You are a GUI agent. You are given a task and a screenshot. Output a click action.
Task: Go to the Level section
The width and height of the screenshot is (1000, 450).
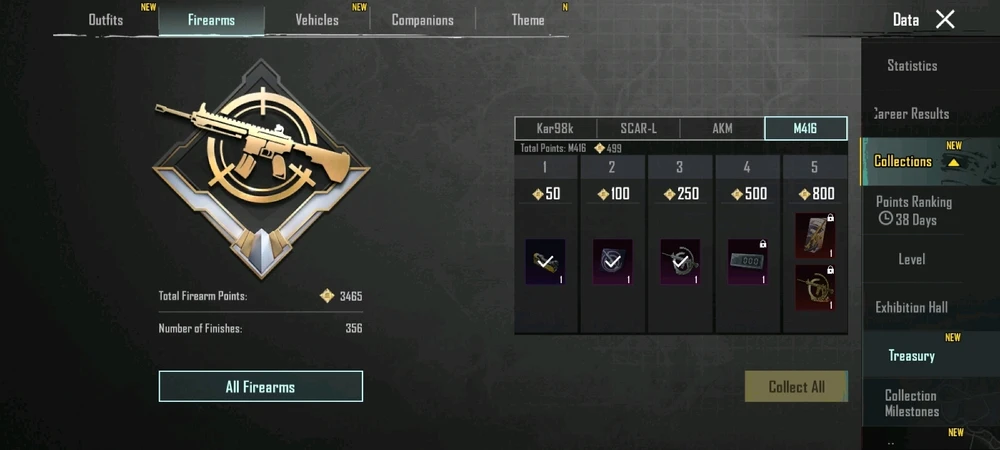[x=912, y=259]
